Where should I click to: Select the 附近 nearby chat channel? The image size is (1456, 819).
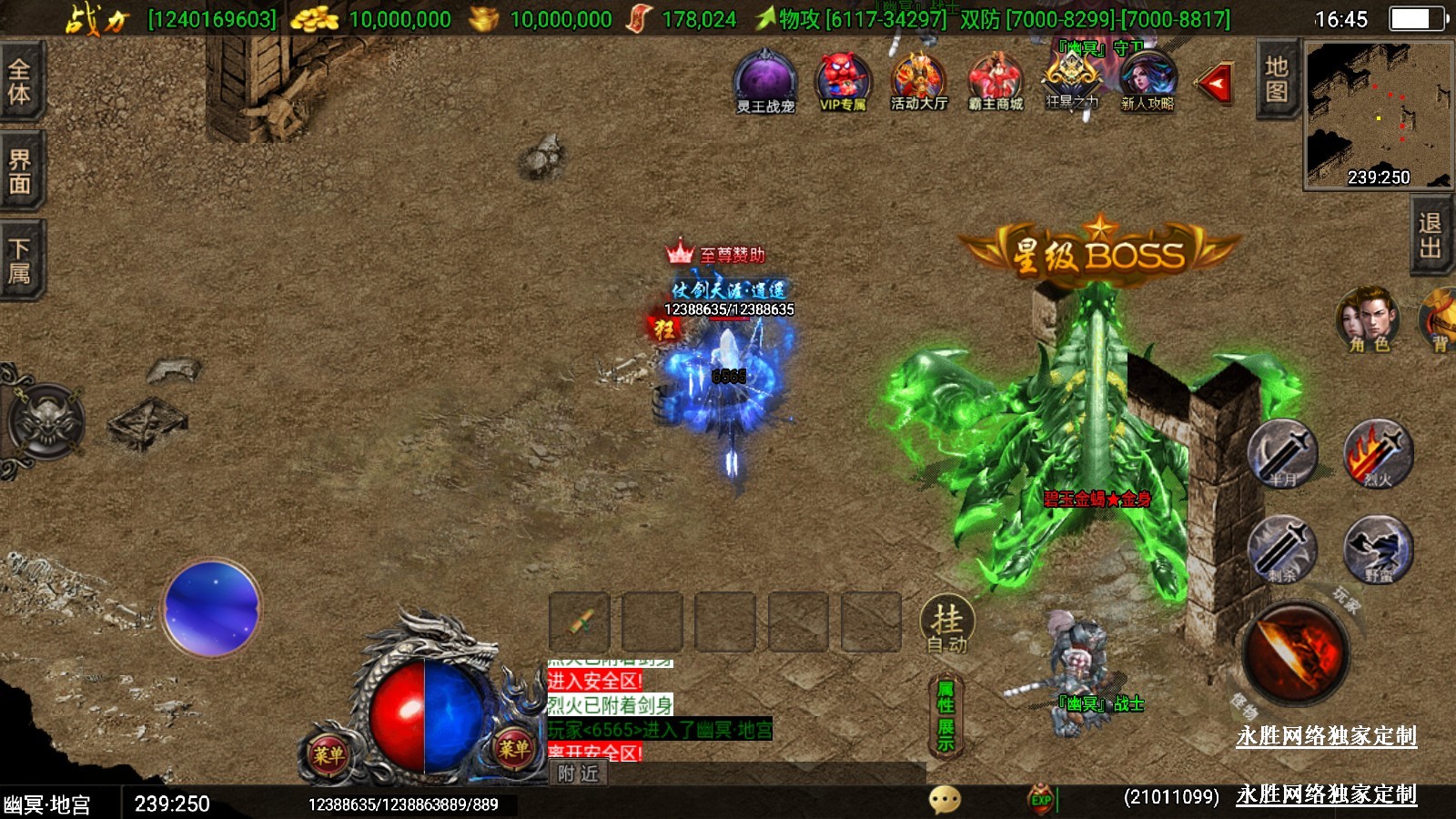click(579, 773)
